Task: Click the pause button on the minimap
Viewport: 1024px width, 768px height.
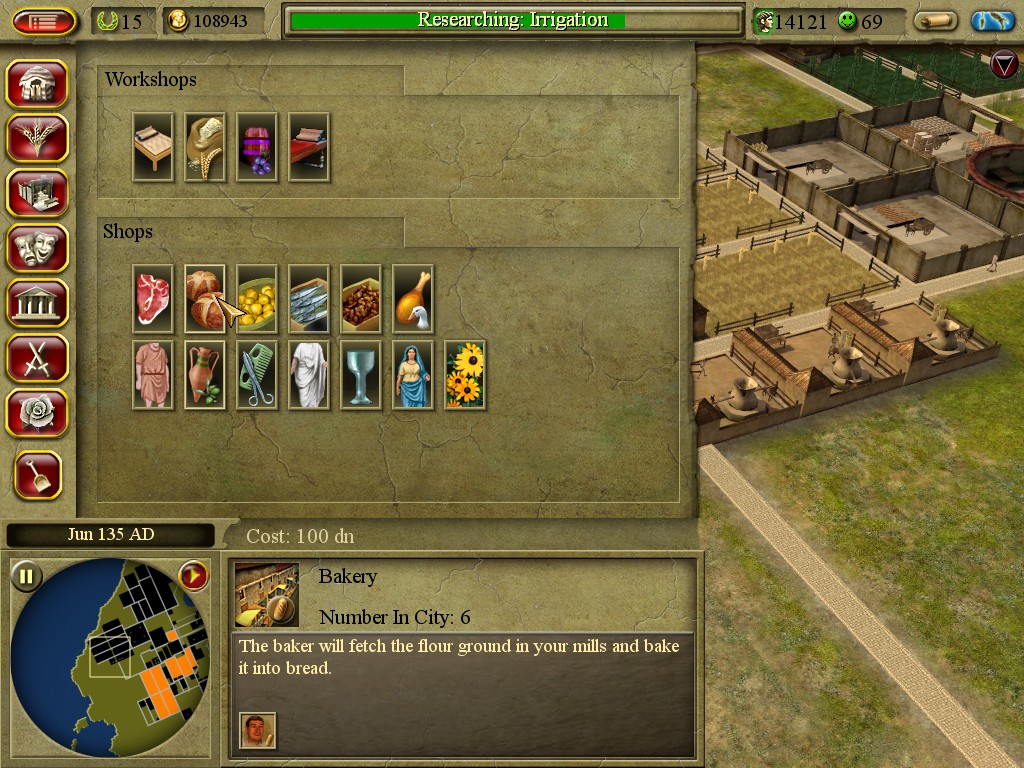Action: pyautogui.click(x=26, y=576)
